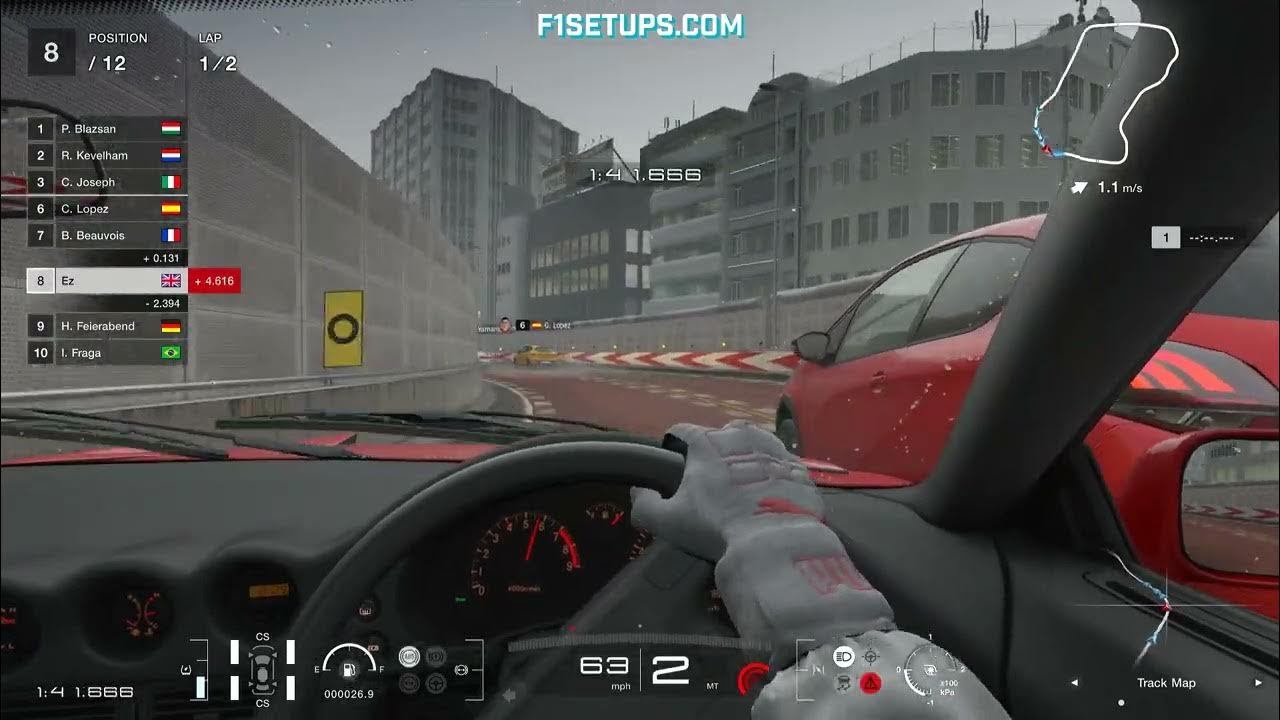Click the Track Map label
The height and width of the screenshot is (720, 1280).
1165,683
